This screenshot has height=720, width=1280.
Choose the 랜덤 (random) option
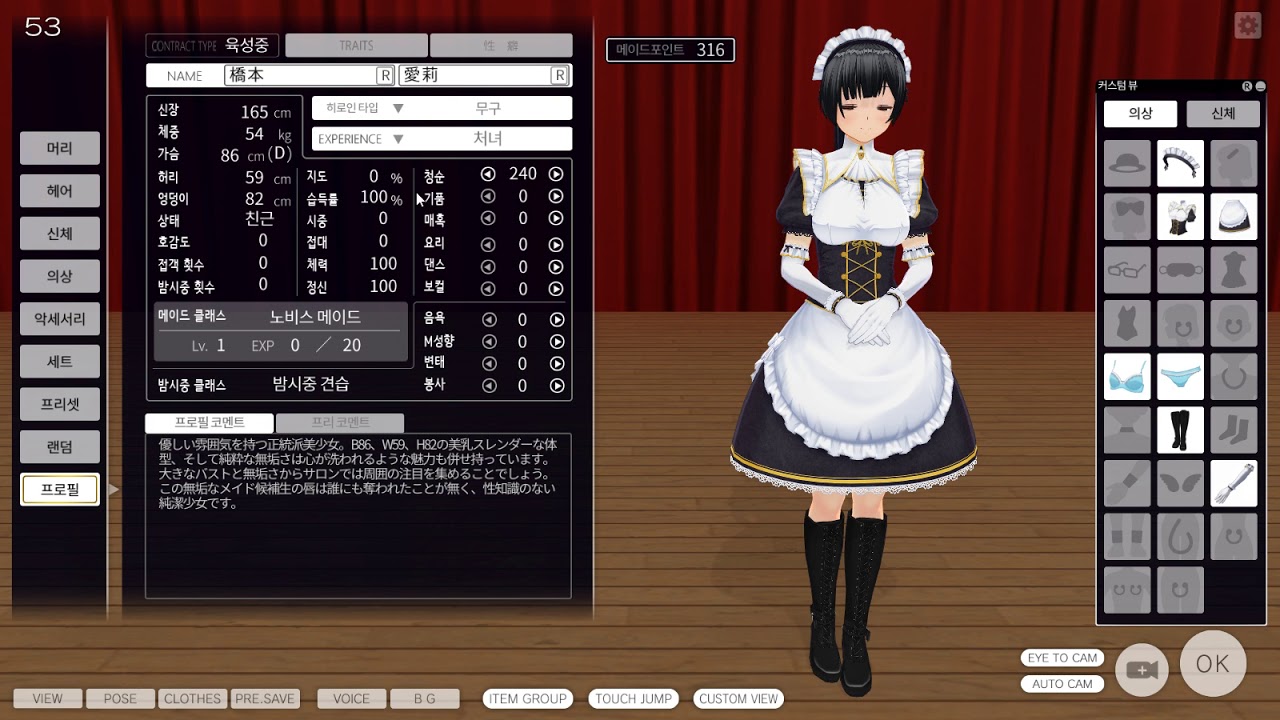[x=60, y=446]
